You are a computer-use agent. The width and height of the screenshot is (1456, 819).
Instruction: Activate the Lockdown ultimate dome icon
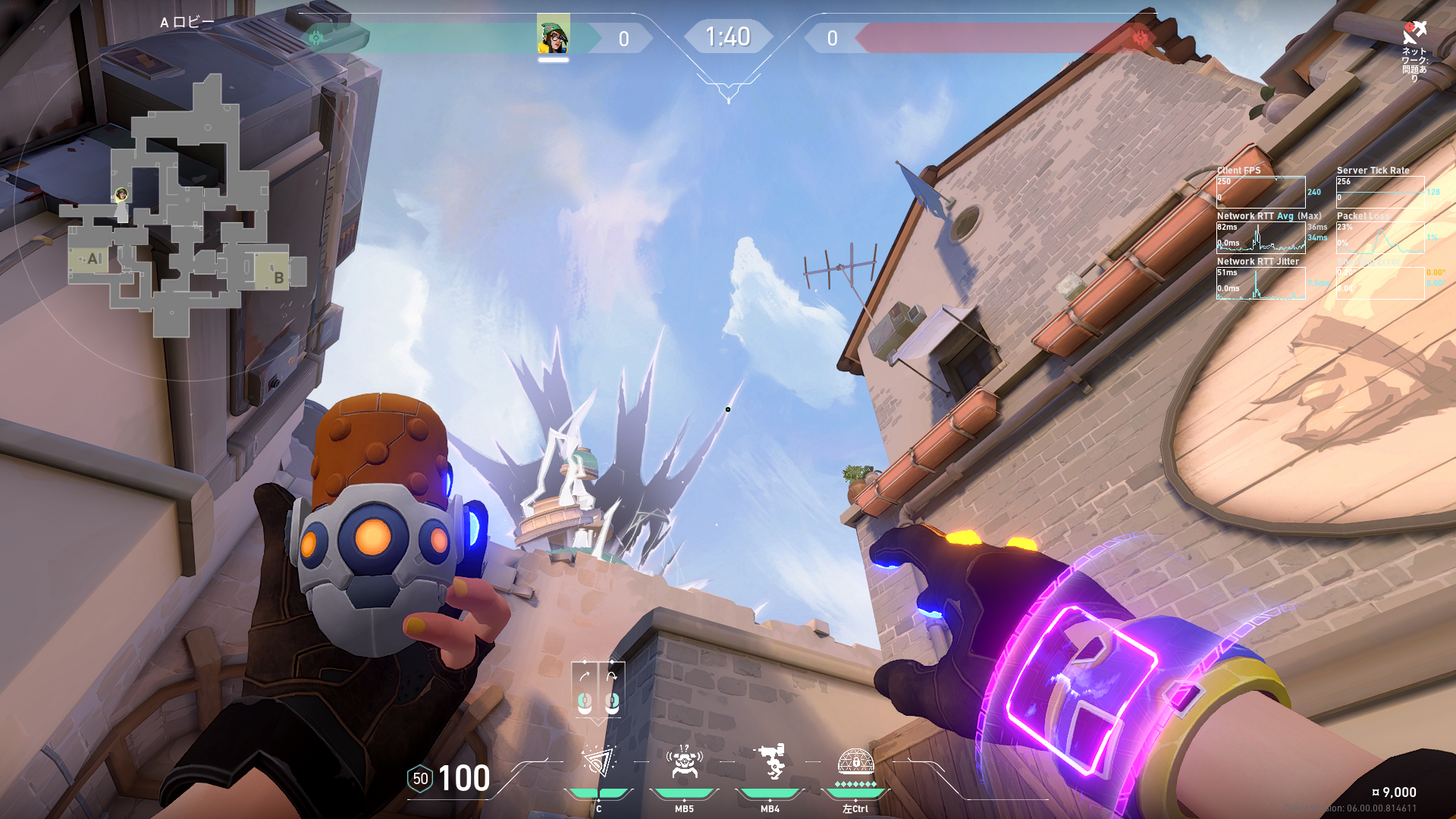coord(855,761)
